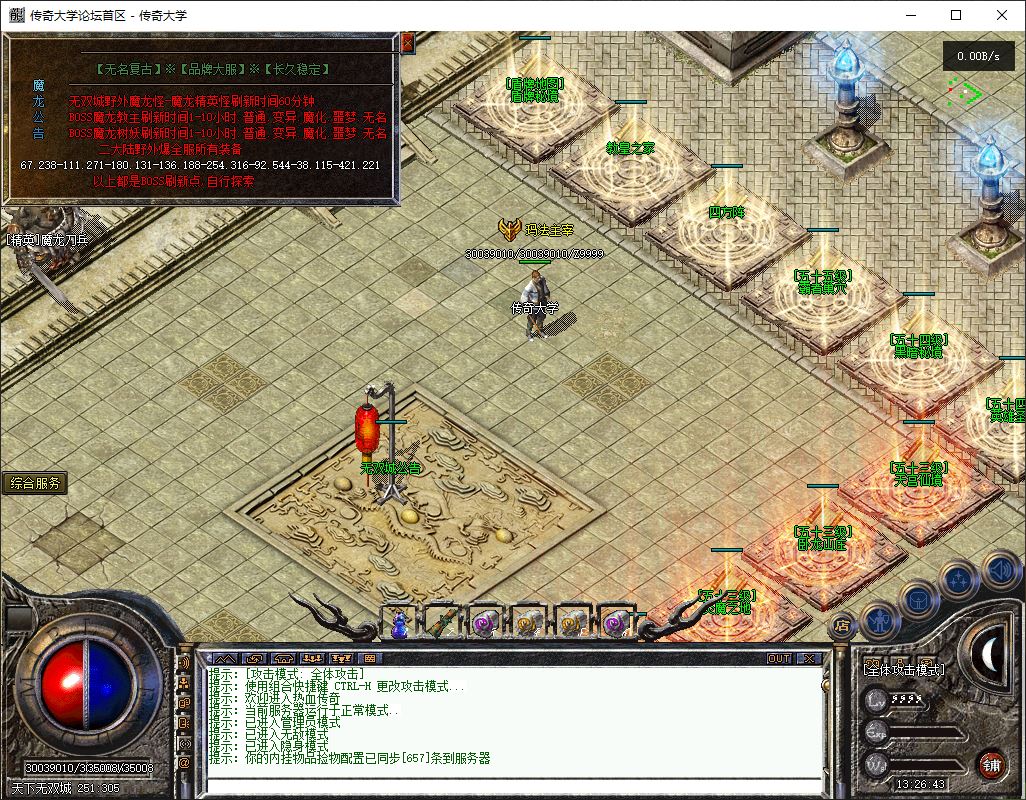Click the X button on the chat bar
Image resolution: width=1026 pixels, height=800 pixels.
[808, 659]
